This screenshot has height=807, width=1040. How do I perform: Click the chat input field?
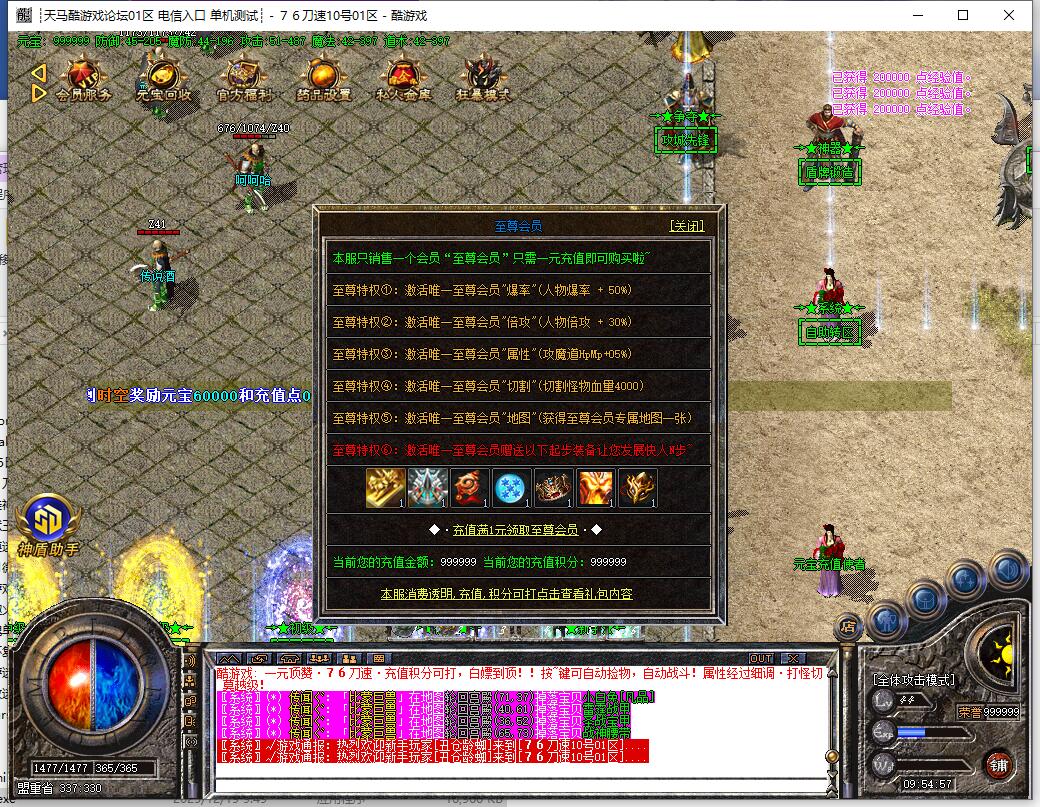[520, 772]
